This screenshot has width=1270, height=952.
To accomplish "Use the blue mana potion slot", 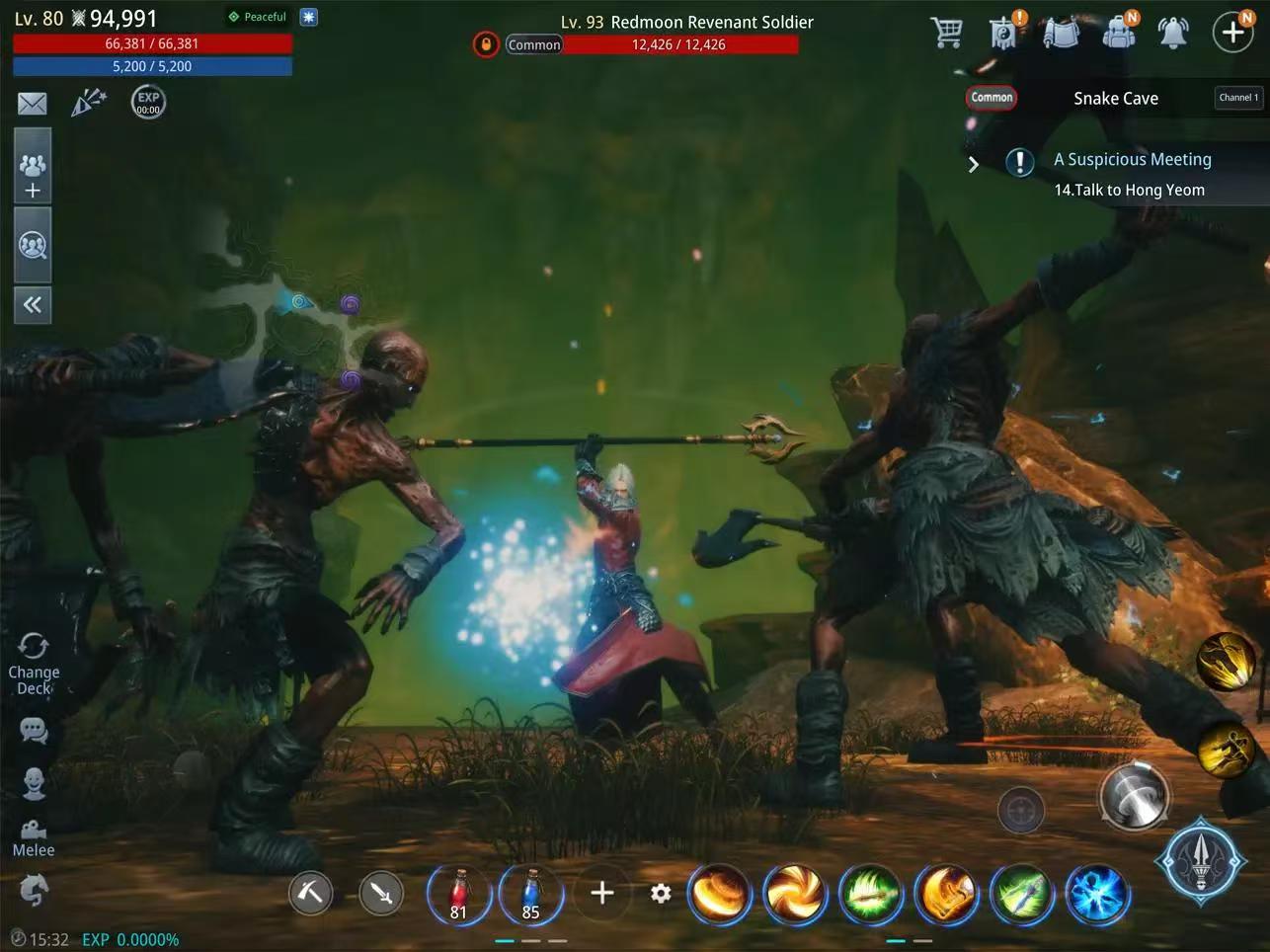I will 531,895.
